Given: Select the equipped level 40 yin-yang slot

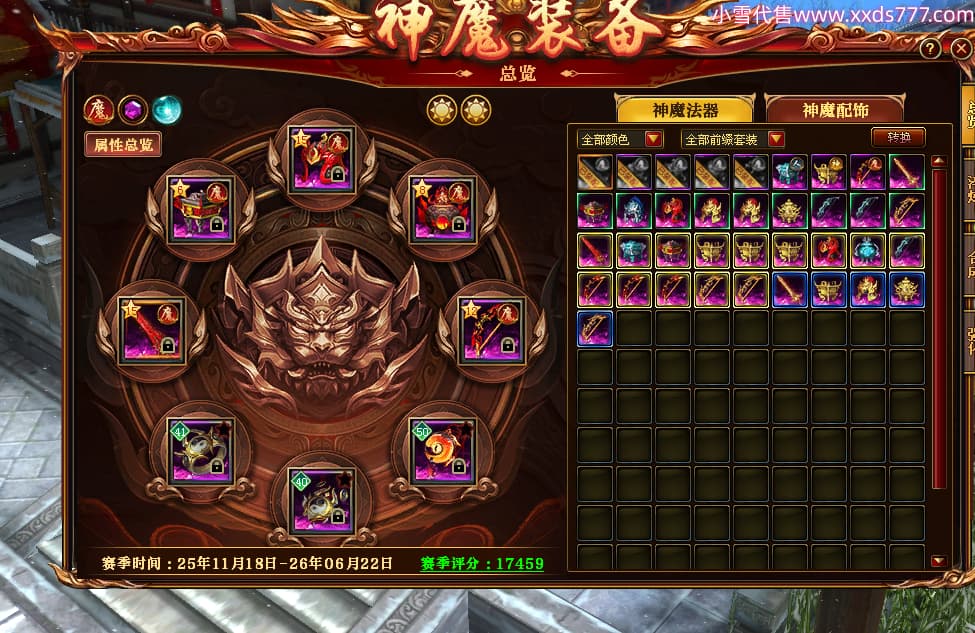Looking at the screenshot, I should pos(320,500).
